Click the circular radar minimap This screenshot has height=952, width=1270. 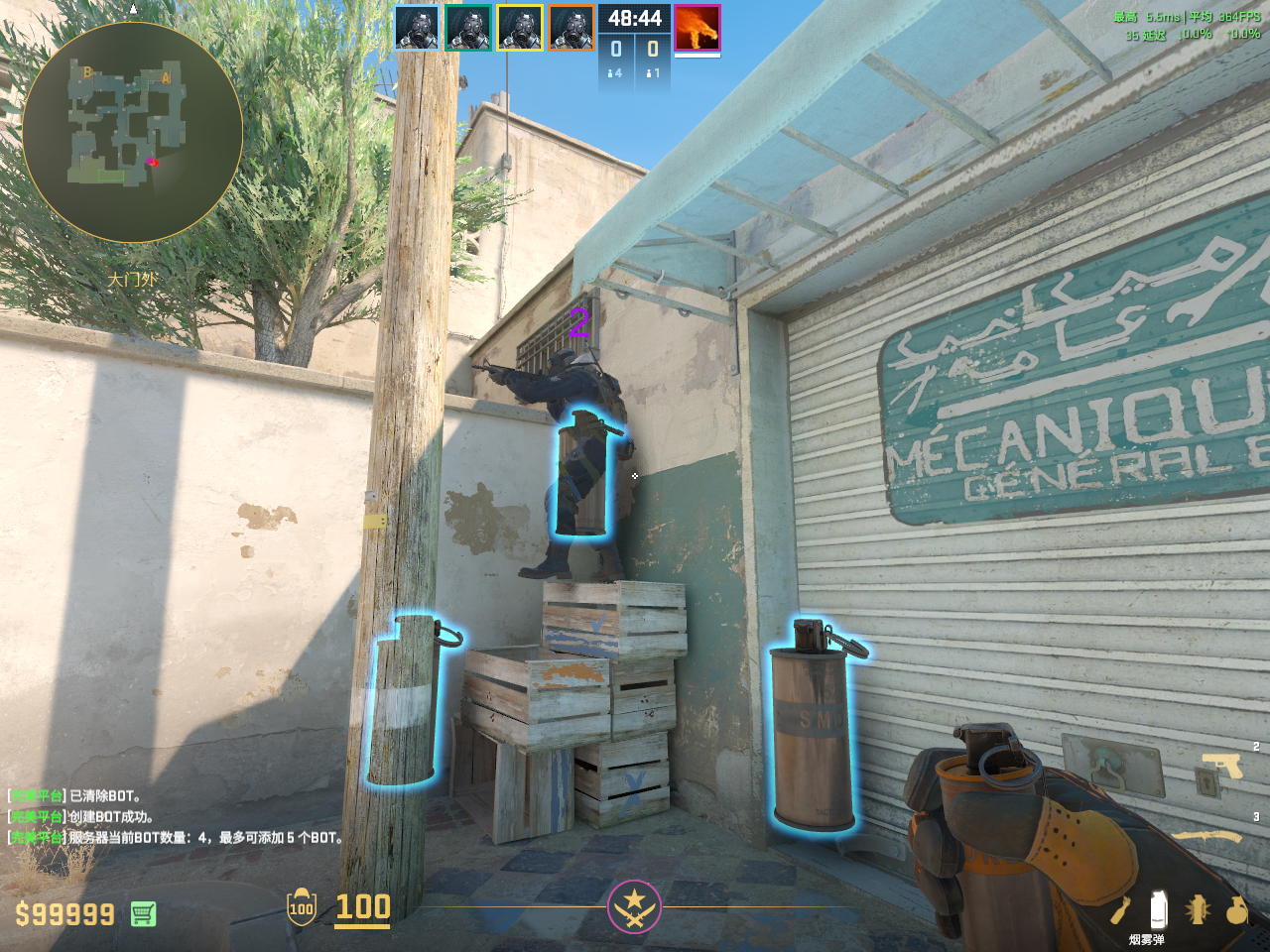[x=132, y=132]
